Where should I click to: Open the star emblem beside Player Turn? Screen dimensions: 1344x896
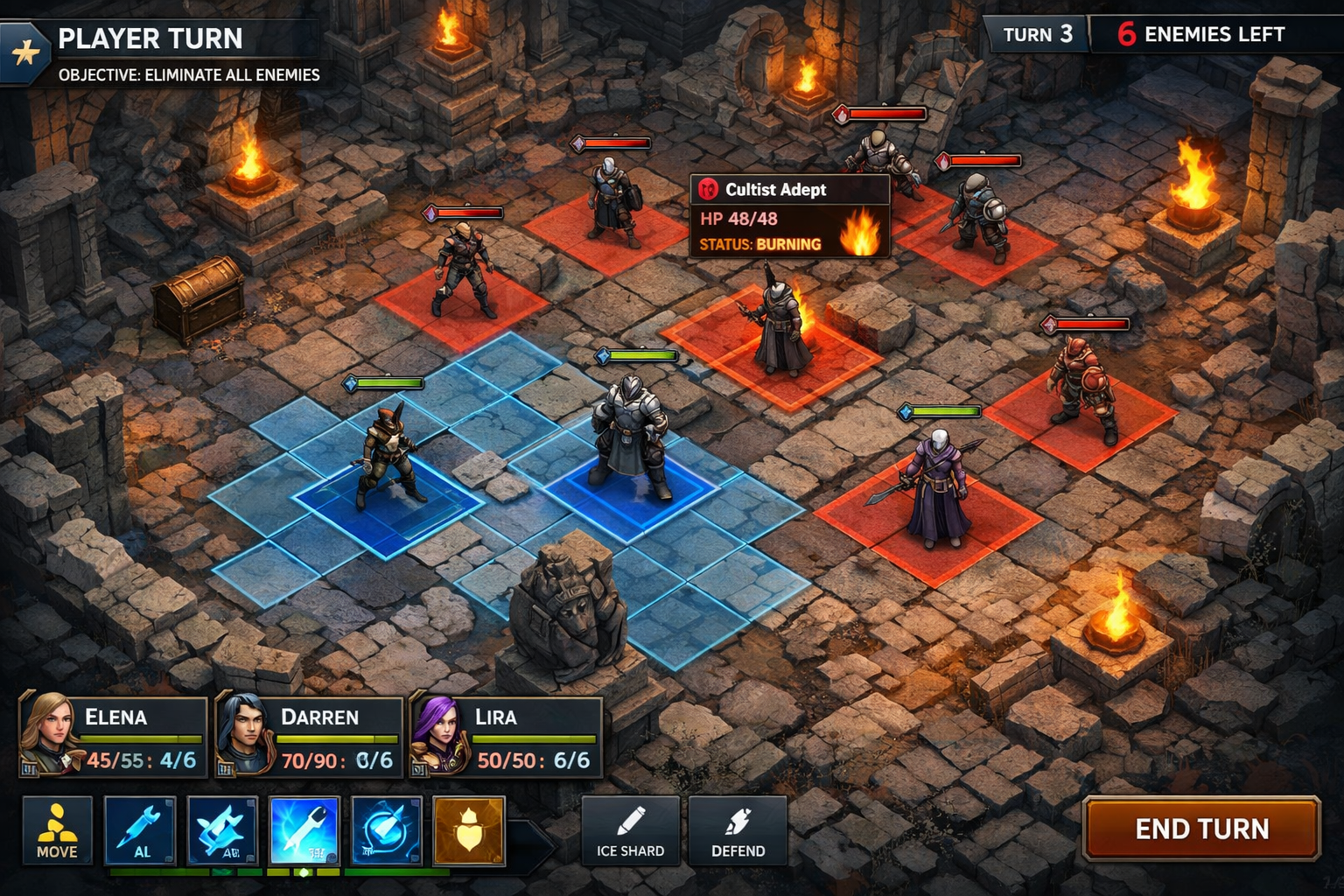point(25,53)
